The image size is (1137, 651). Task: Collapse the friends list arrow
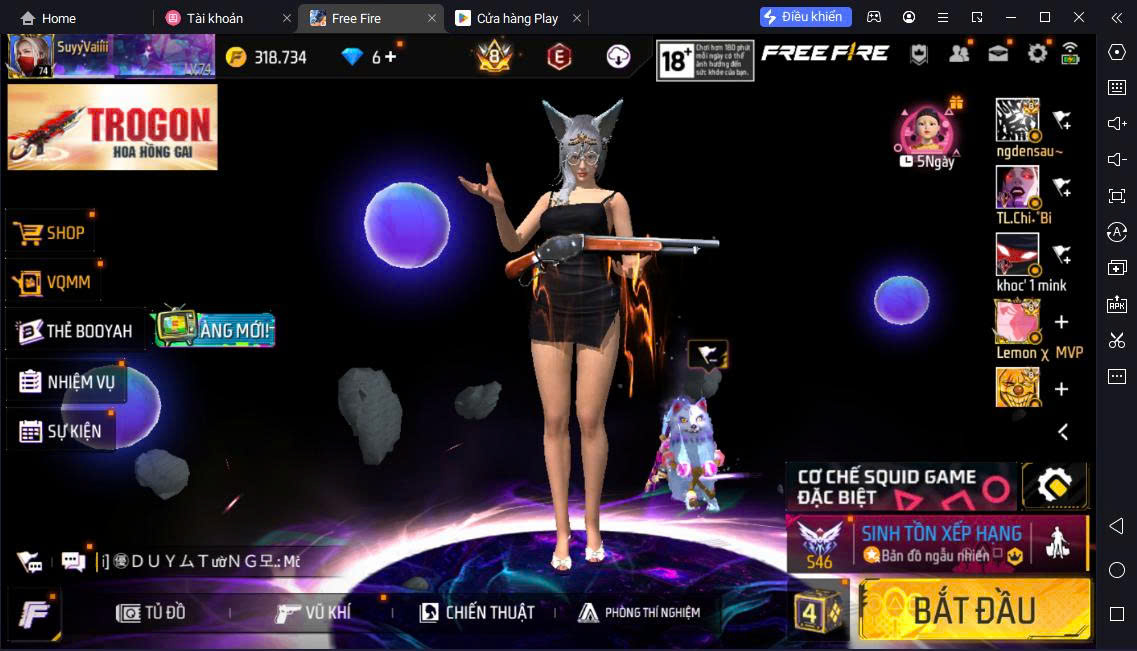click(1063, 432)
